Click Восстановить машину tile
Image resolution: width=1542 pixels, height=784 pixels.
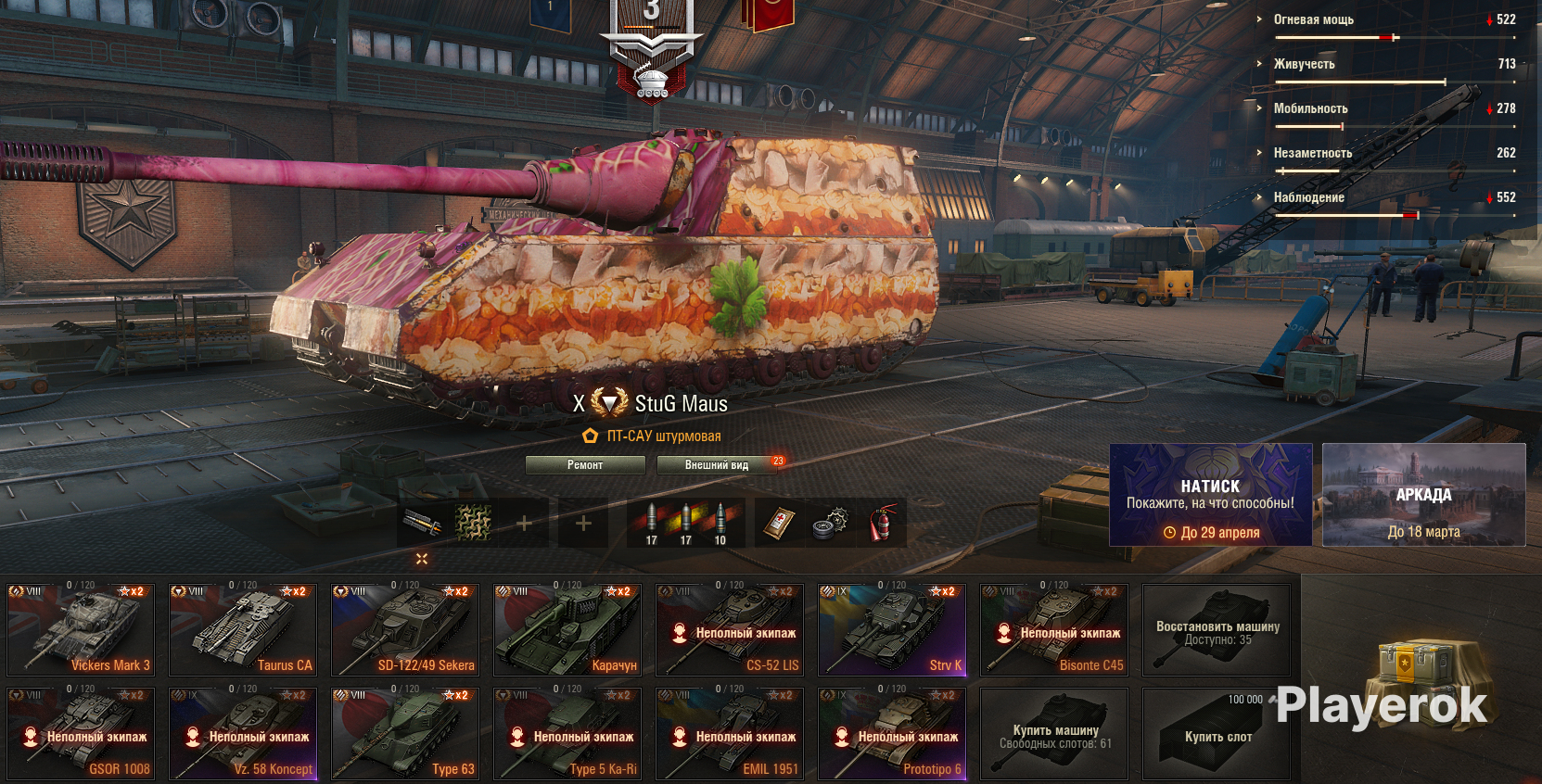coord(1217,630)
